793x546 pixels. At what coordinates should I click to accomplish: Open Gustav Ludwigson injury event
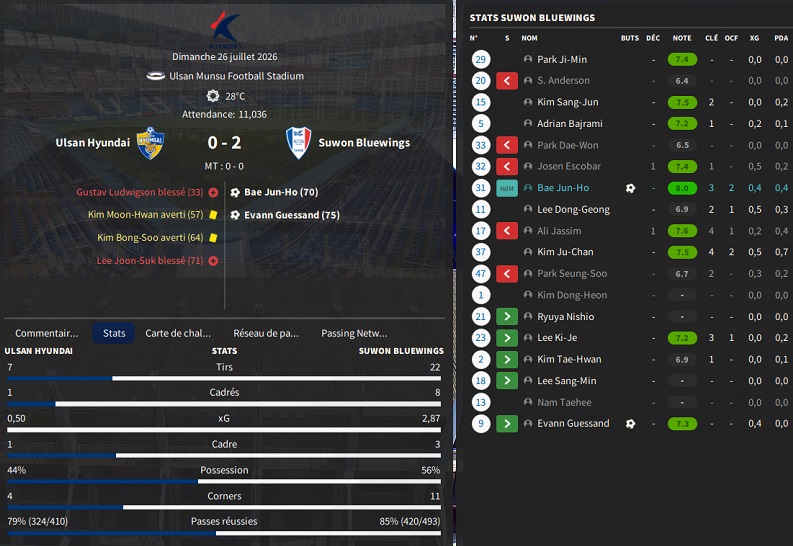click(x=139, y=192)
